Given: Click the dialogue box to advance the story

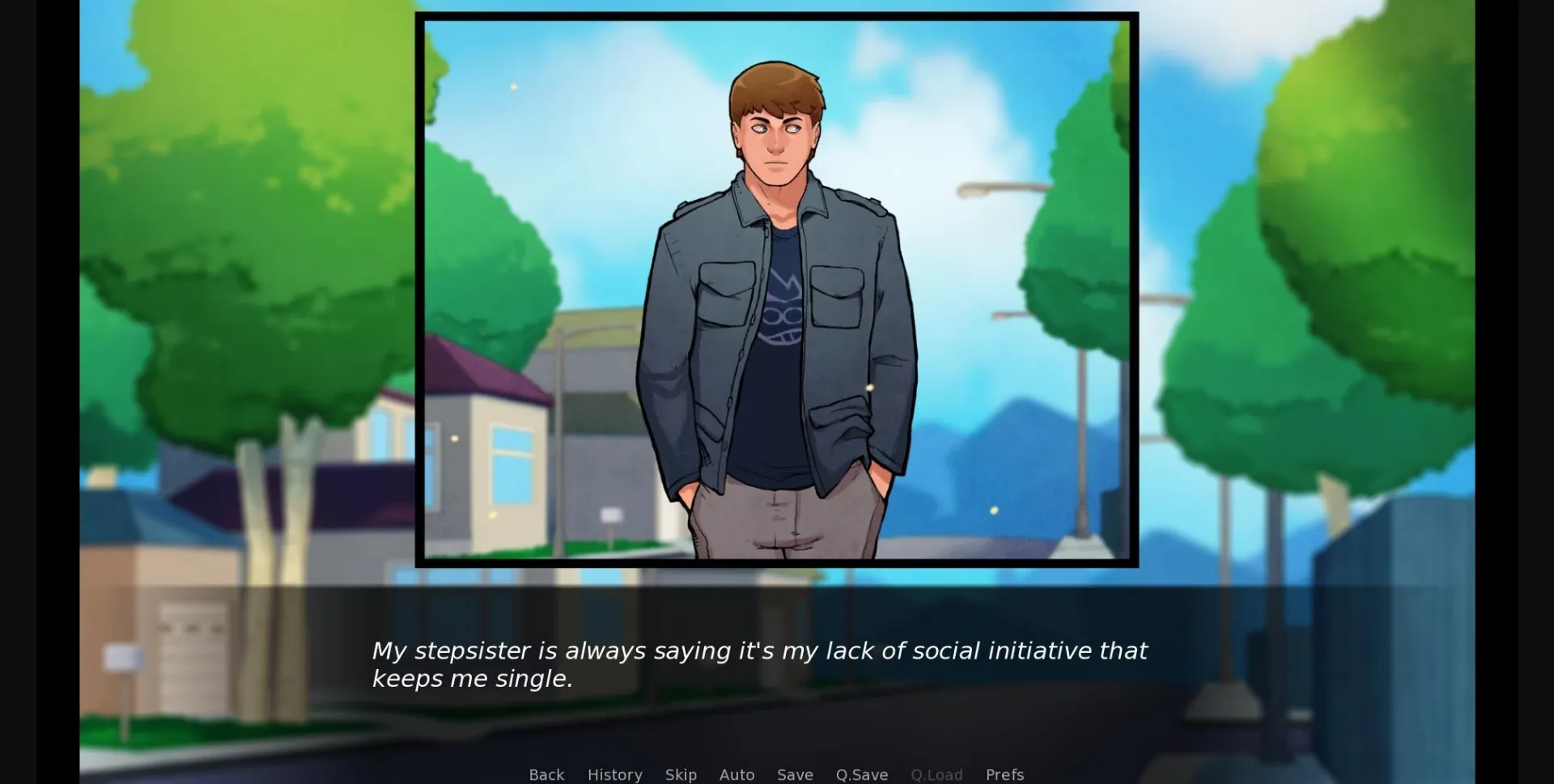Looking at the screenshot, I should click(x=777, y=663).
